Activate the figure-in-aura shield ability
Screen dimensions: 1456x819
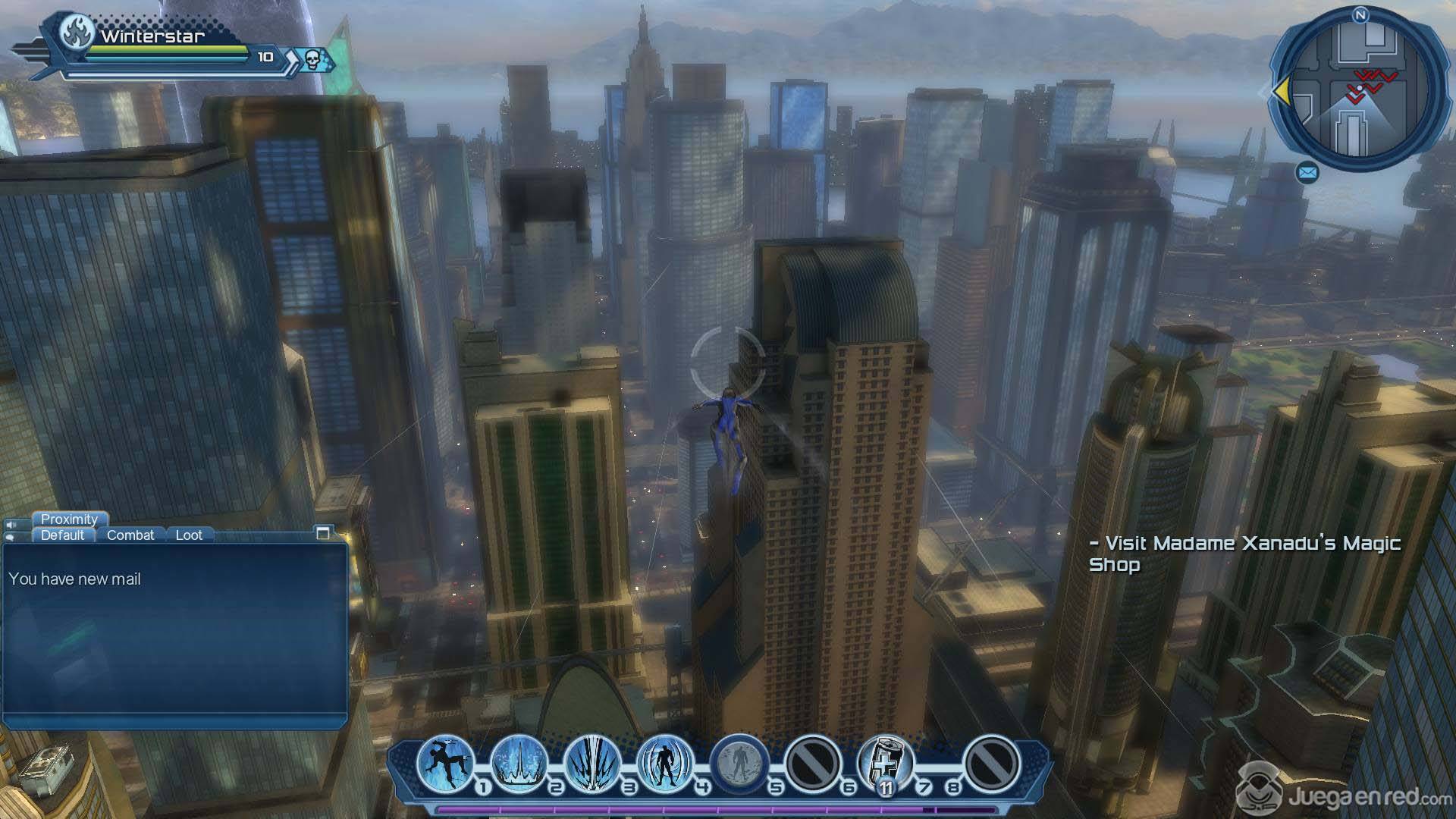click(665, 762)
